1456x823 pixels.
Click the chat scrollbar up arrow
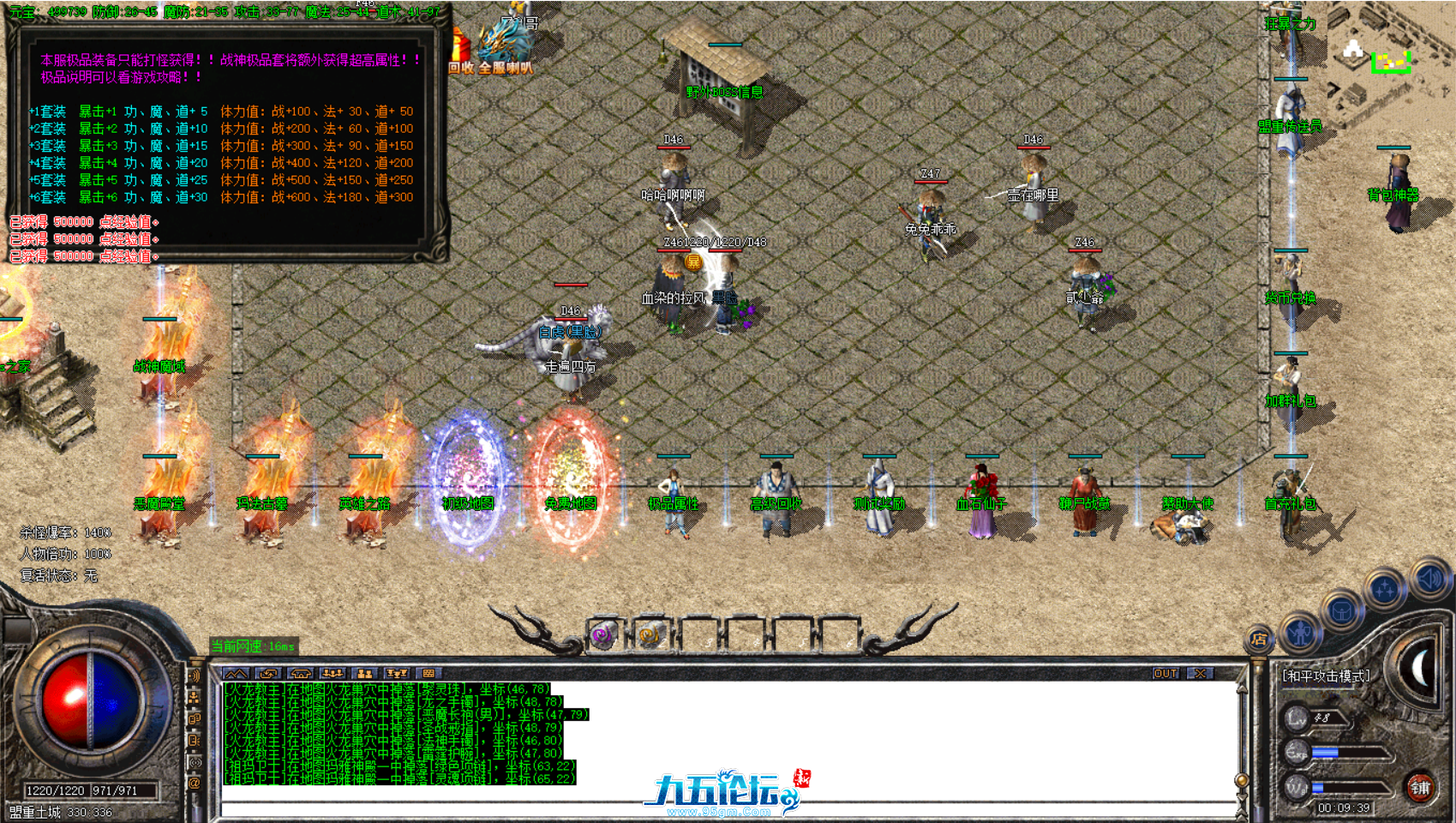click(1242, 689)
